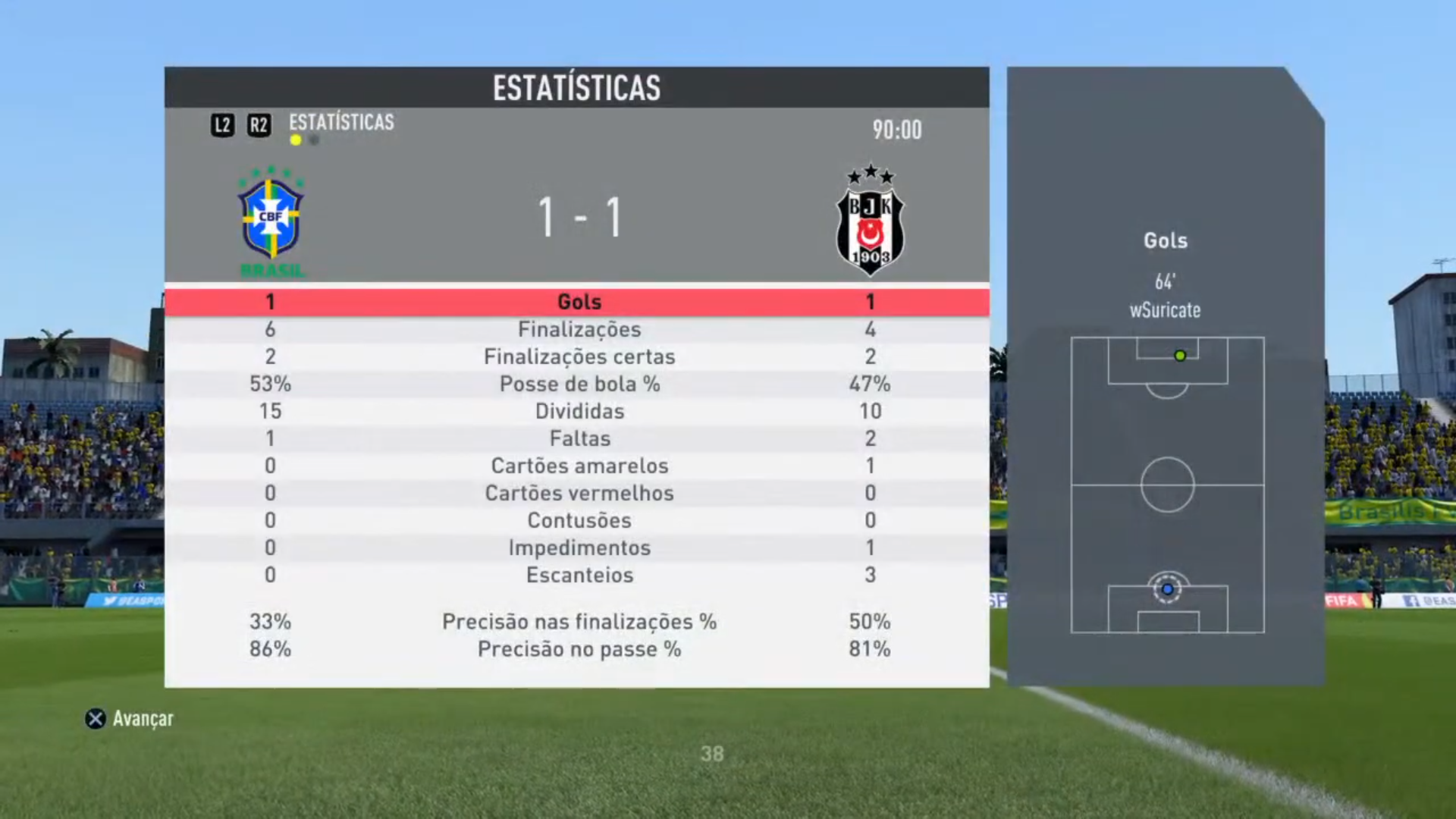Click the green goal marker on pitch diagram
This screenshot has width=1456, height=819.
coord(1180,356)
